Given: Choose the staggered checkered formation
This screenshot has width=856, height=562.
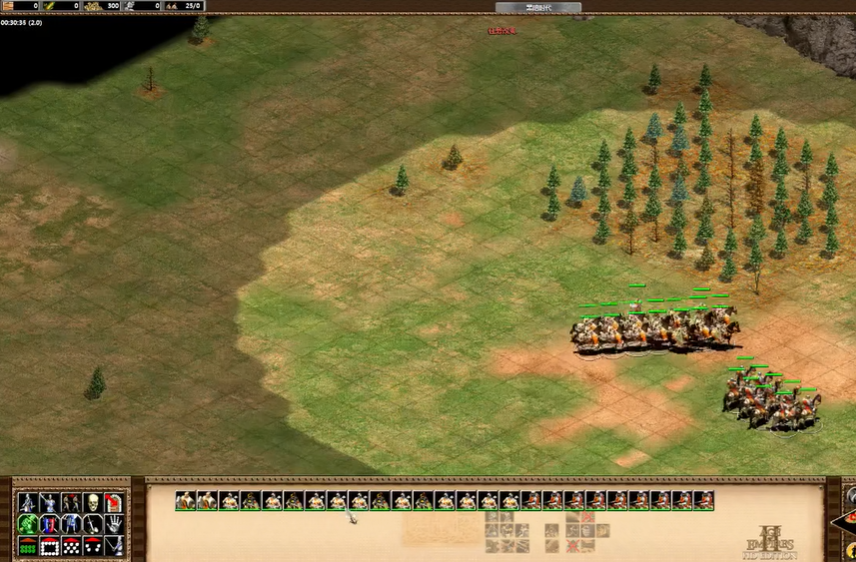Looking at the screenshot, I should tap(71, 546).
